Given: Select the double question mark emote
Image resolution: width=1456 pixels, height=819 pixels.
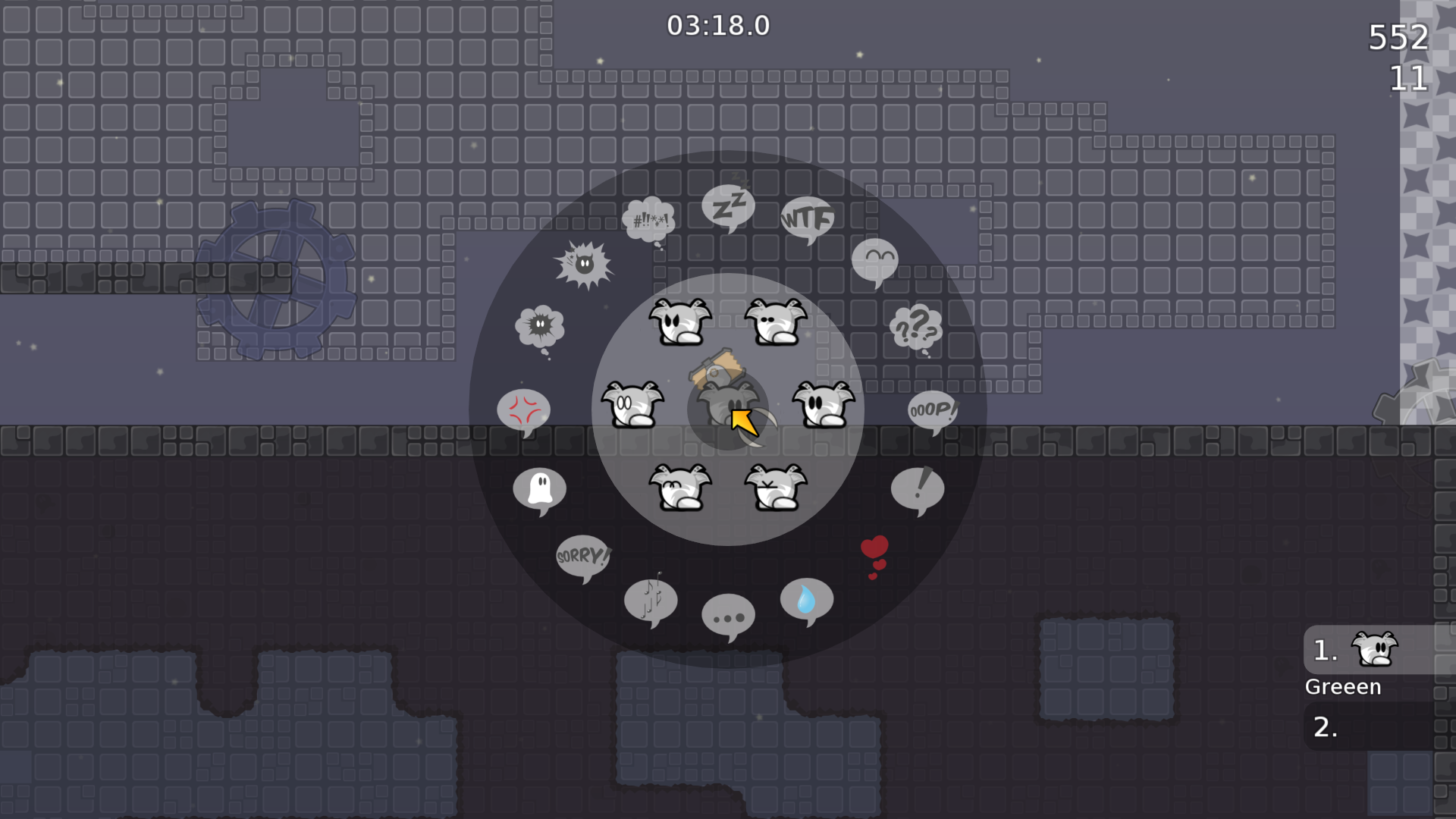Looking at the screenshot, I should click(x=915, y=328).
